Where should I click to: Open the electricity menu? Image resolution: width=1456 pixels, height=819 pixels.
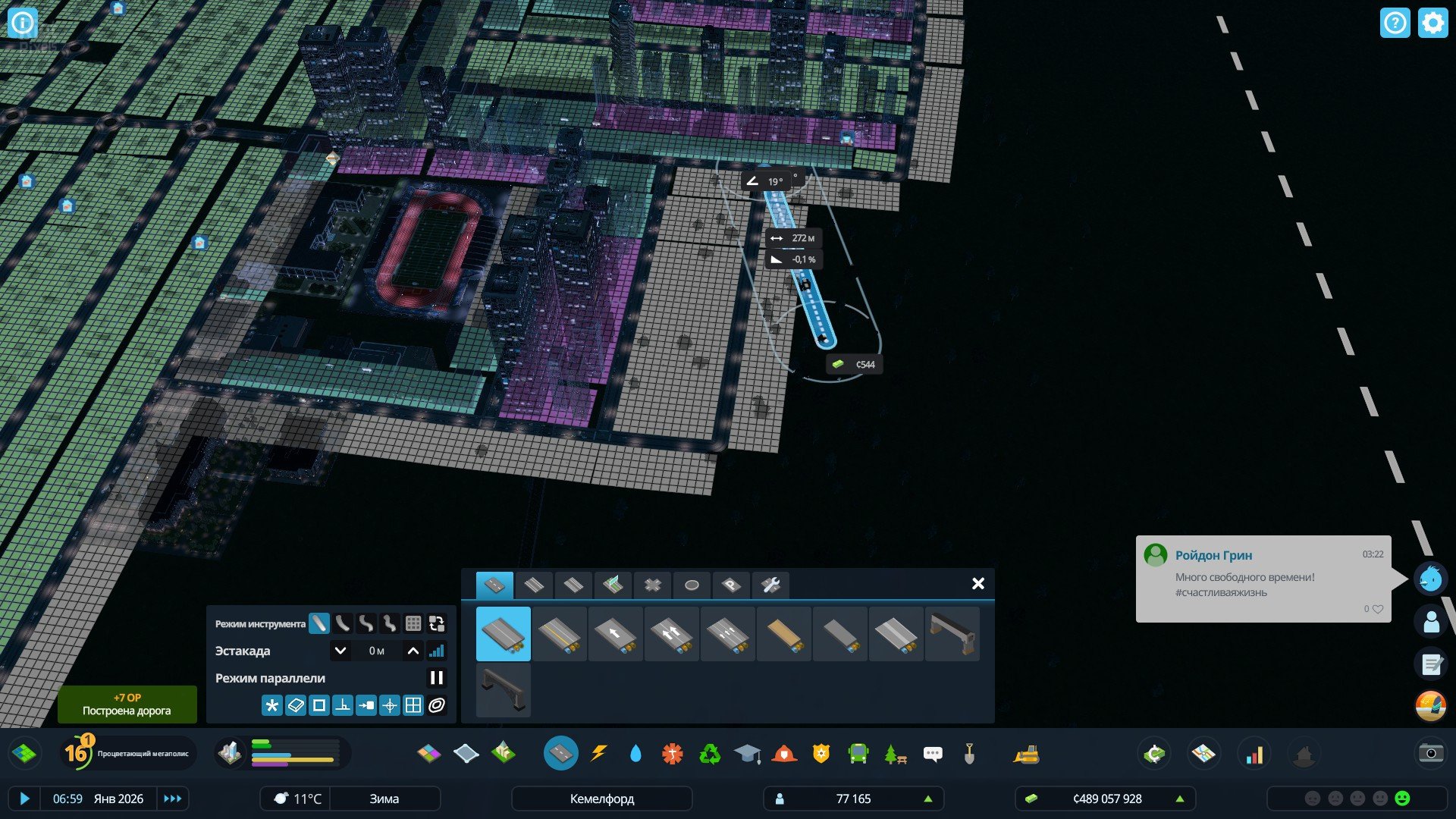point(598,753)
